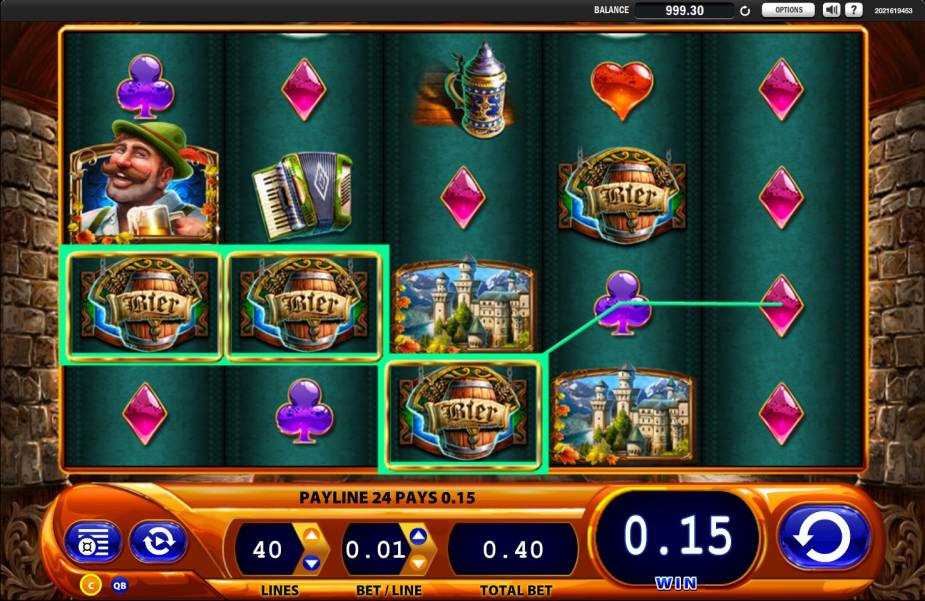Refresh the balance with the circular arrow
925x601 pixels.
pos(745,11)
